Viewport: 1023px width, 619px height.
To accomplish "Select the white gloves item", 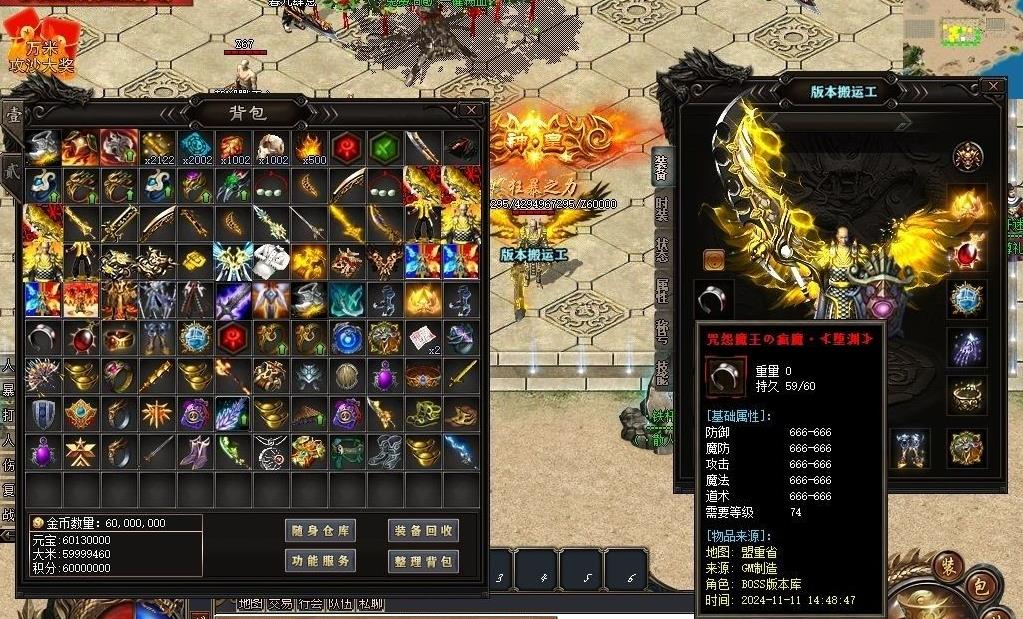I will click(272, 261).
